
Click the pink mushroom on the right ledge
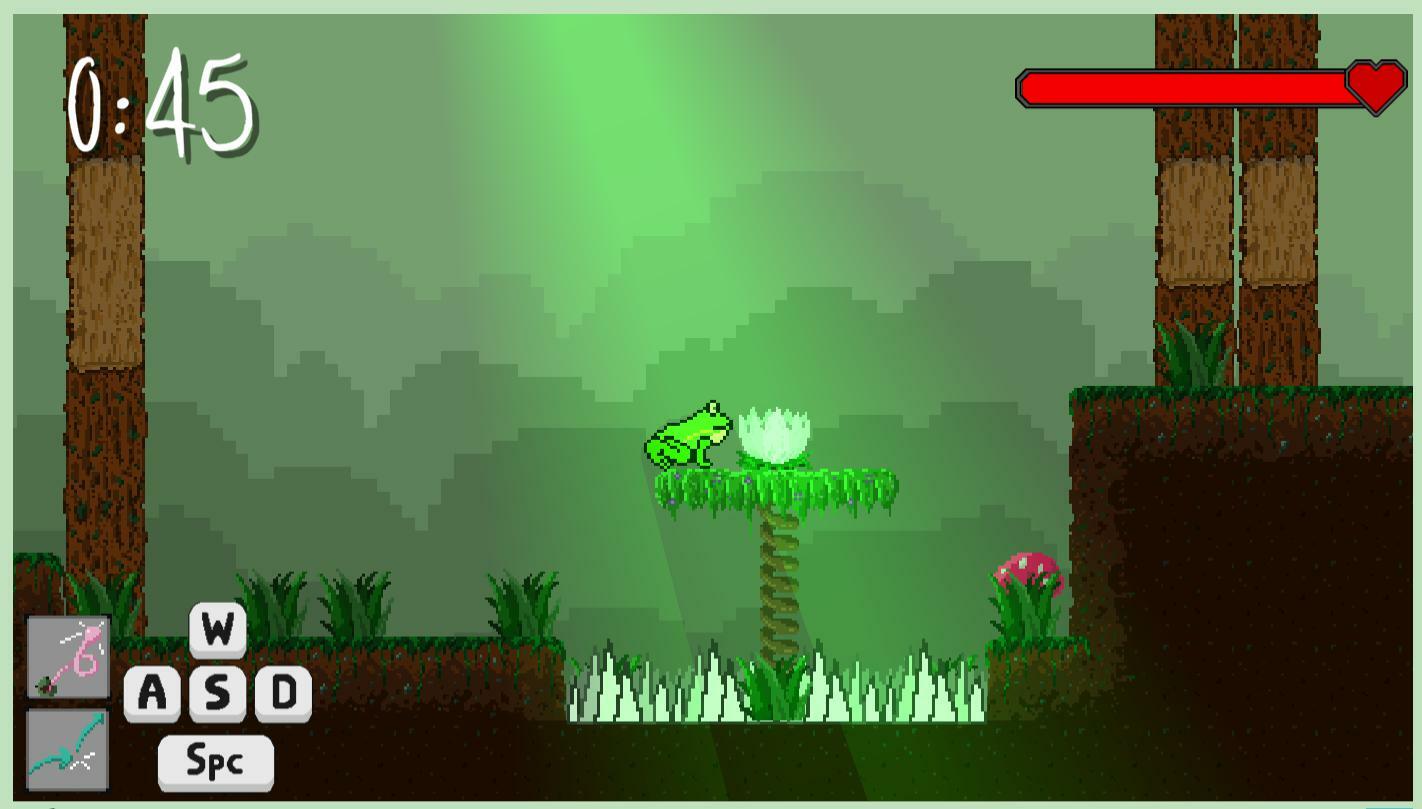[1026, 572]
